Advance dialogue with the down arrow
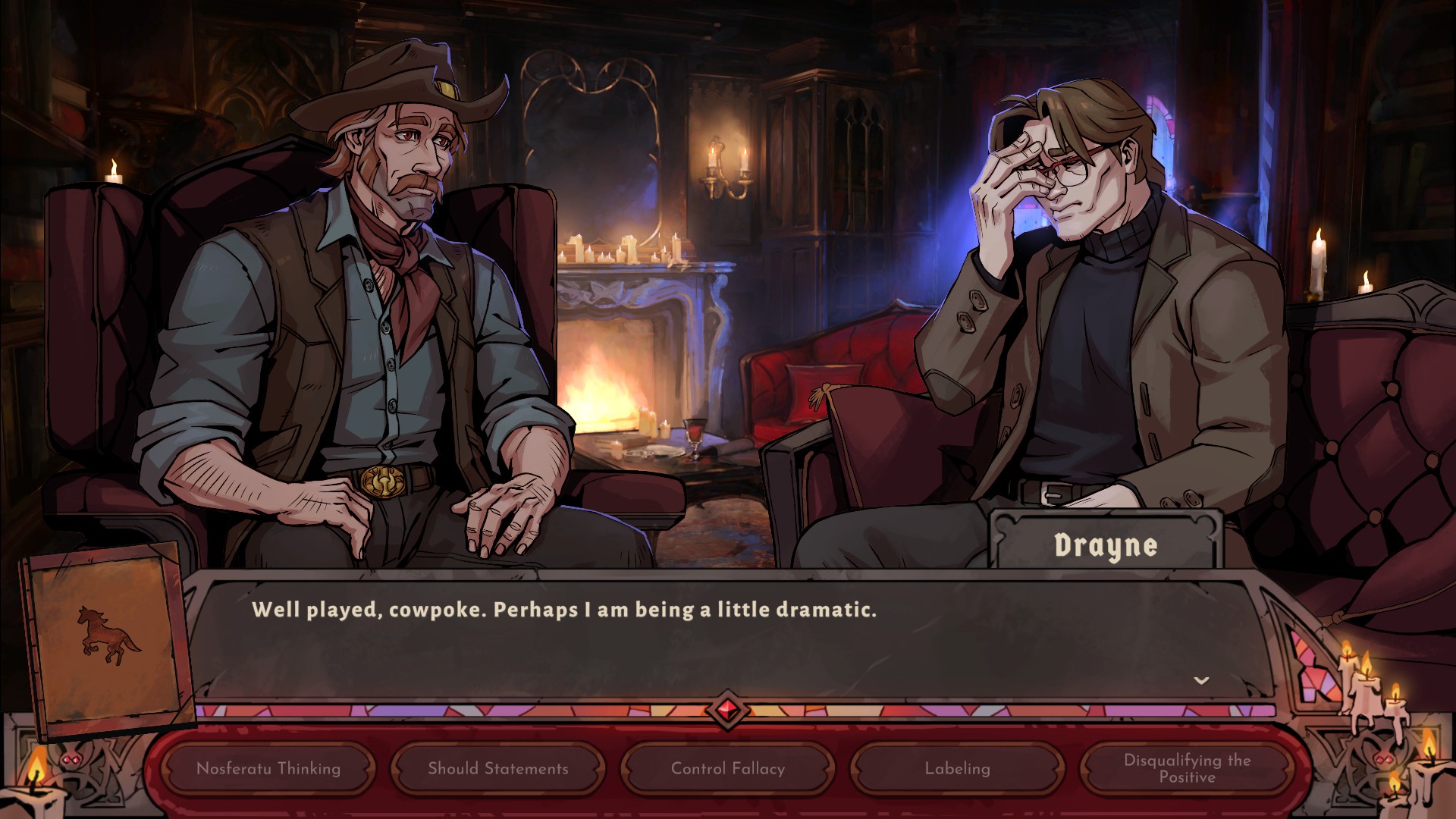 click(x=1201, y=680)
